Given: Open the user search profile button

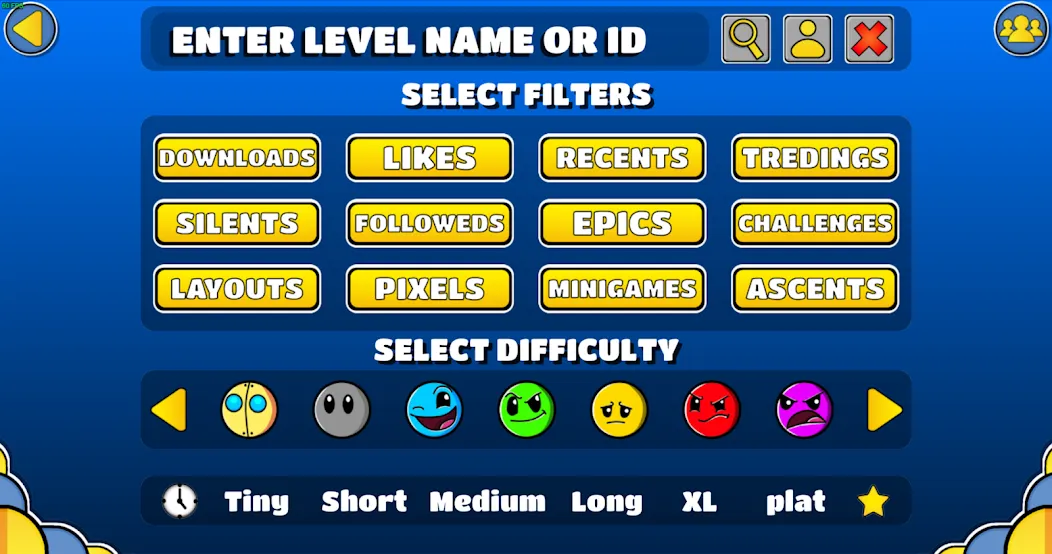Looking at the screenshot, I should coord(807,39).
